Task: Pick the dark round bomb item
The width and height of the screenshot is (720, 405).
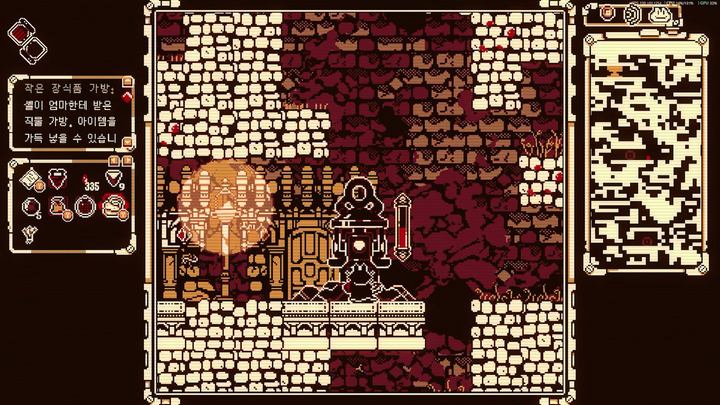Action: 30,207
